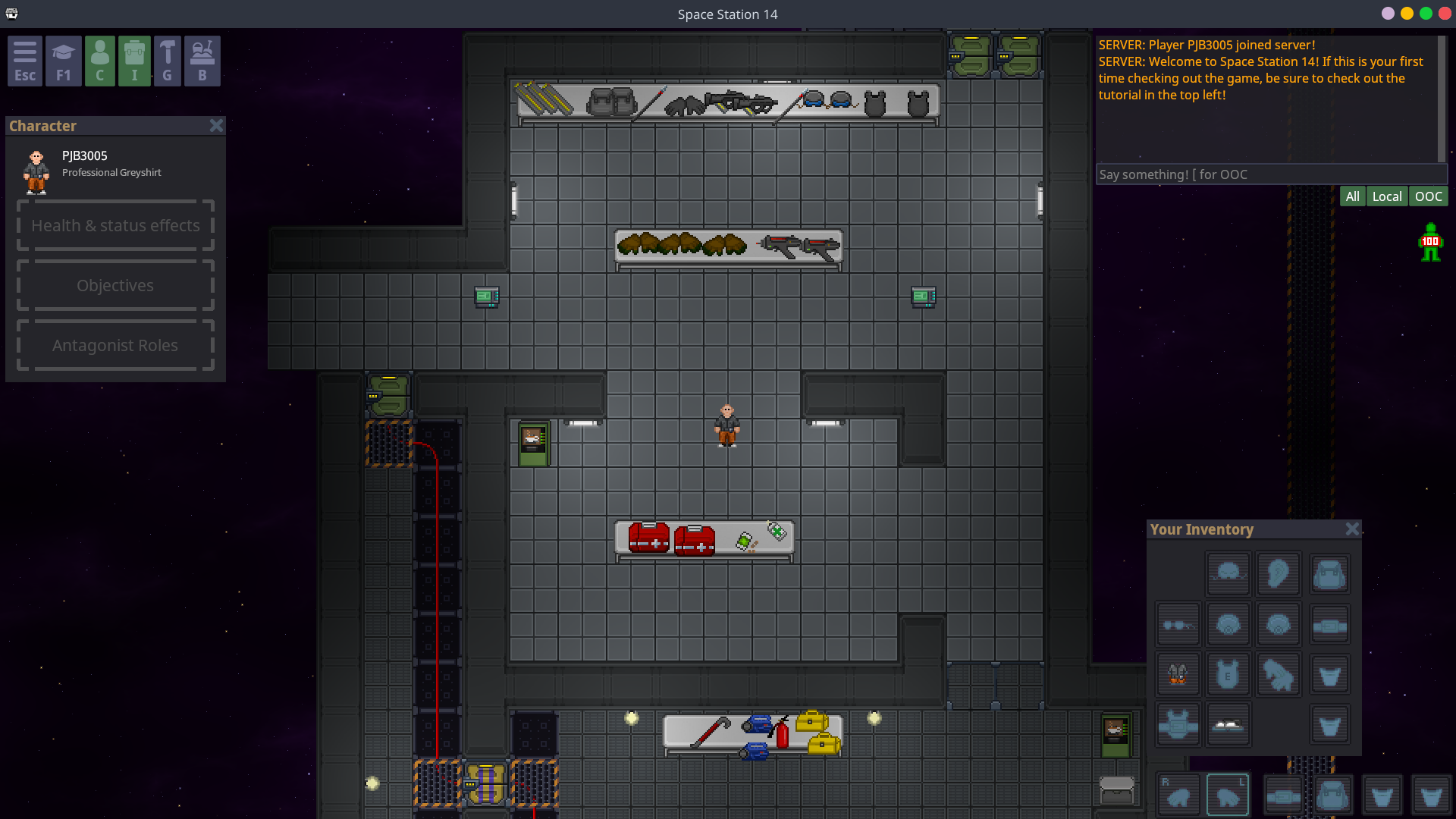Click the glasses slot in inventory
This screenshot has width=1456, height=819.
[1177, 625]
